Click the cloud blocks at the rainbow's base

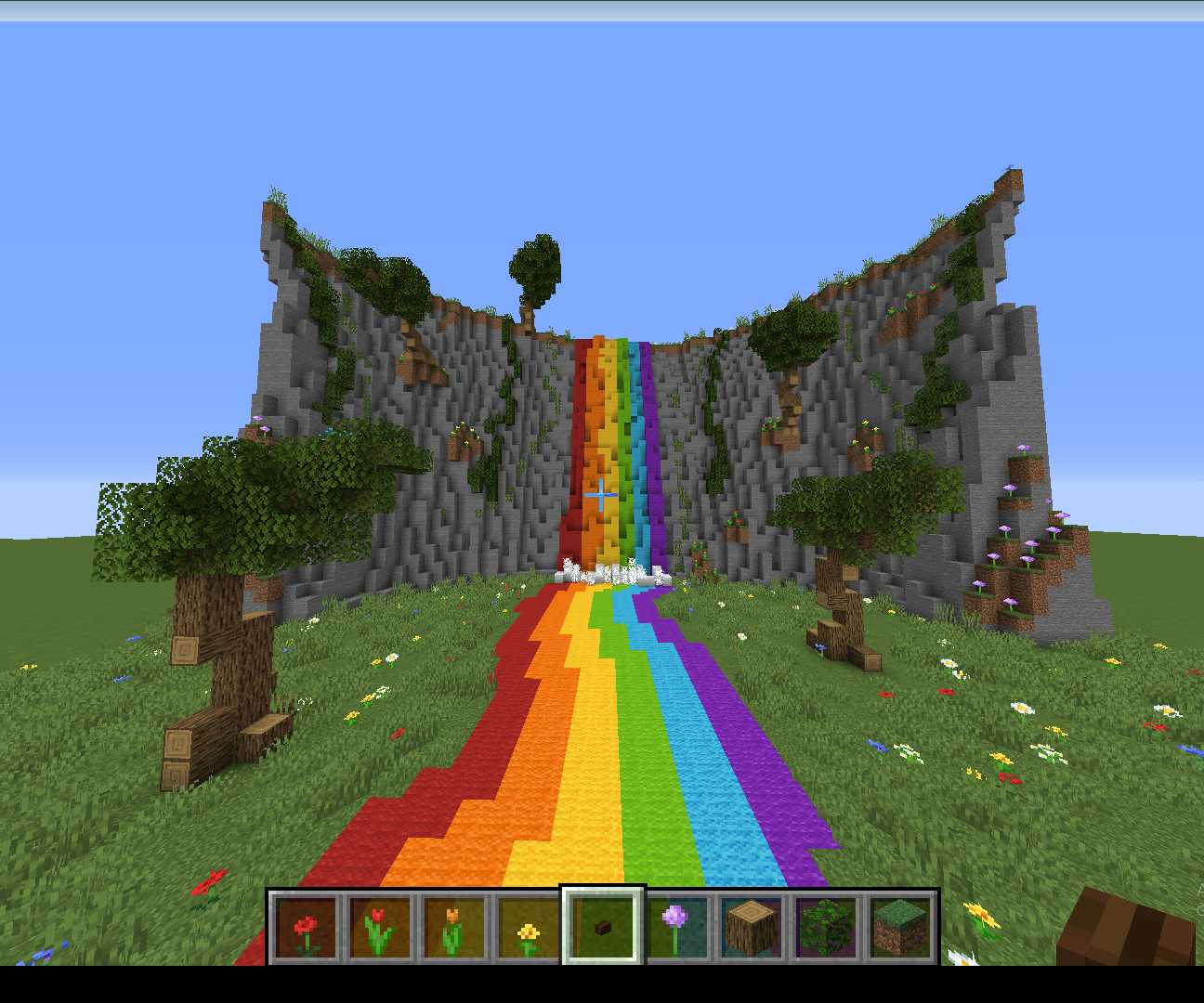pyautogui.click(x=609, y=571)
